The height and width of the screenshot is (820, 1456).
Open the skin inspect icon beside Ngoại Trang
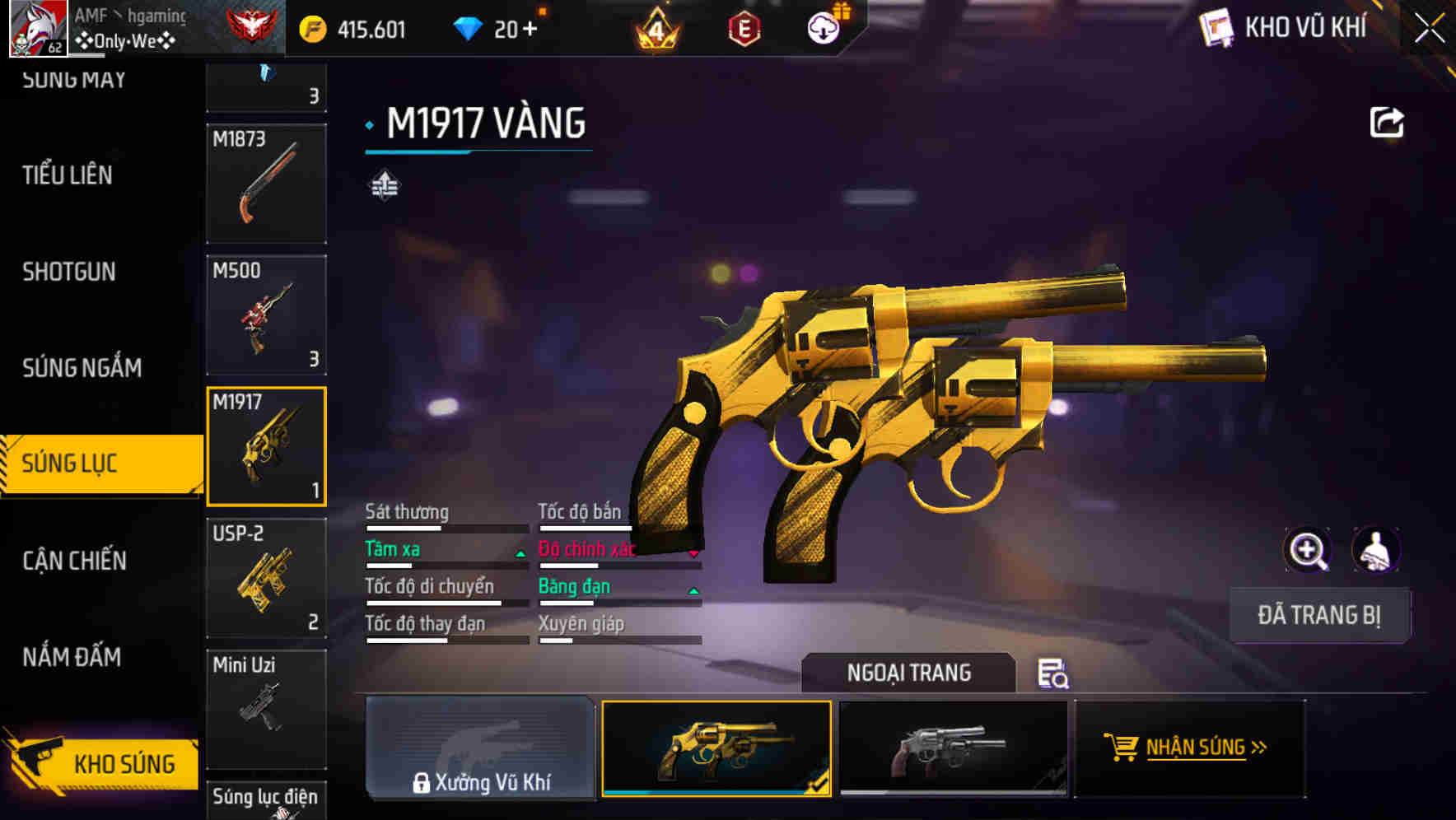[1054, 675]
